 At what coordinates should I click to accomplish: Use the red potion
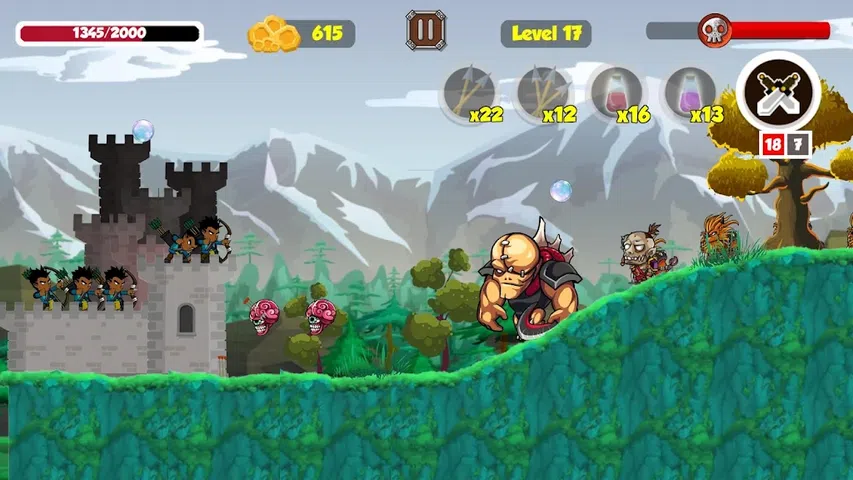coord(615,93)
